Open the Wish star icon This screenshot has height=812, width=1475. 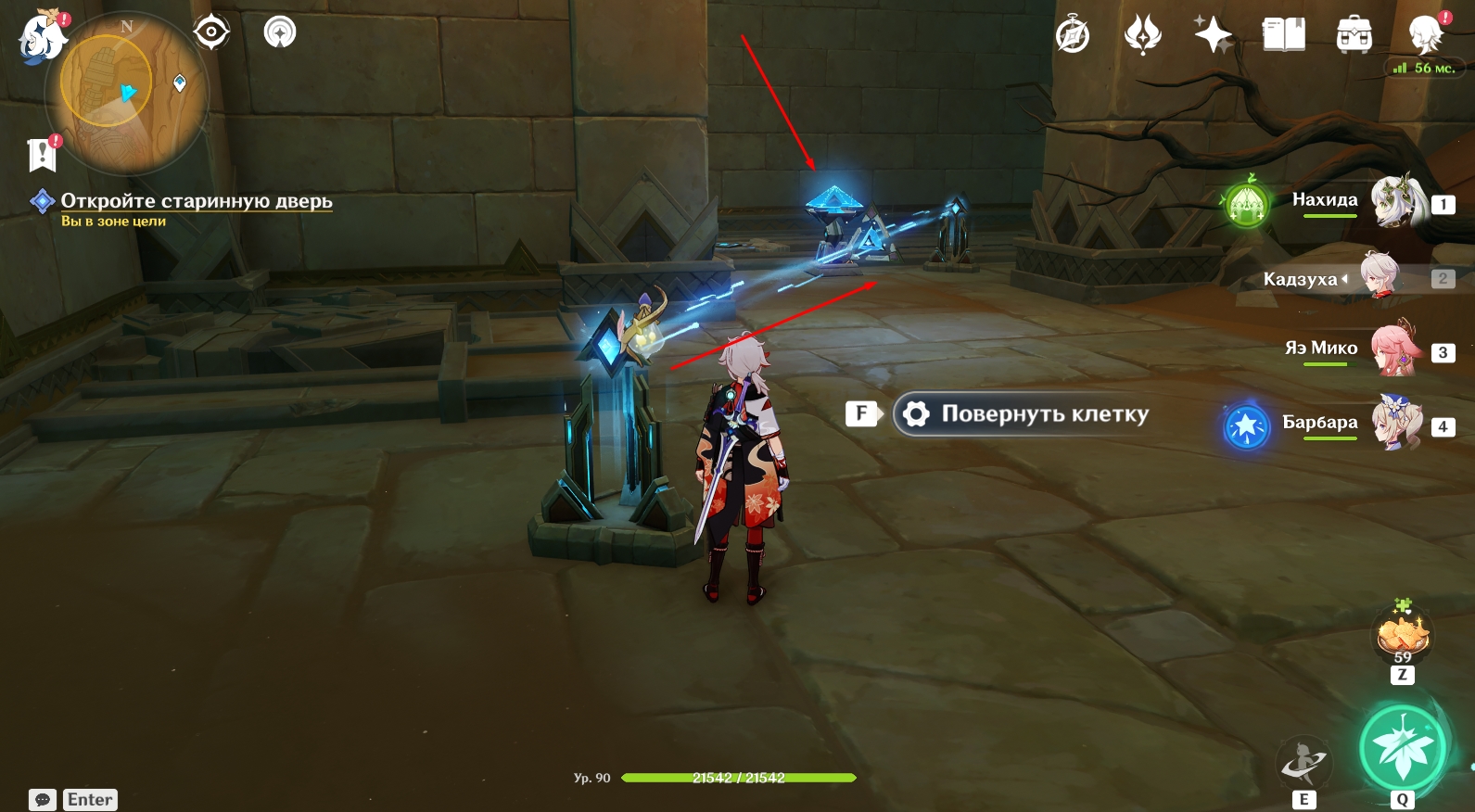(1213, 36)
